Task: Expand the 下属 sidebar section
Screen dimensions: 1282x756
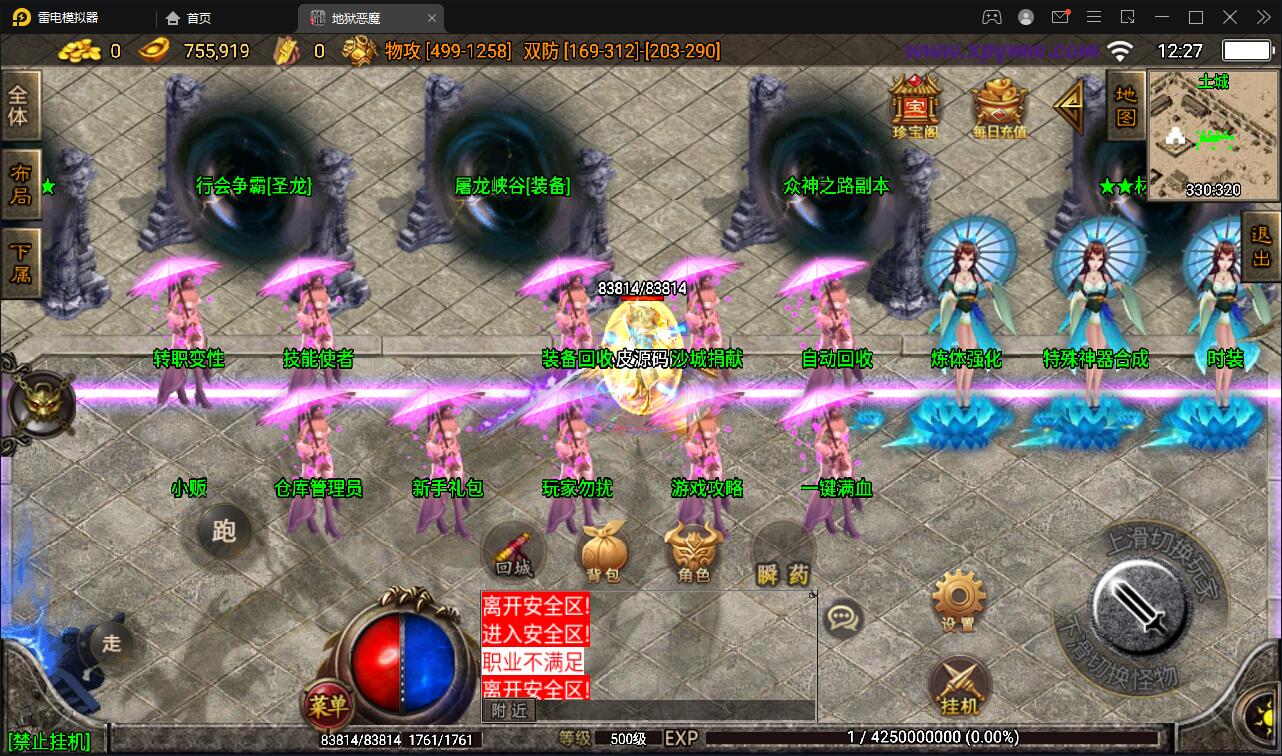Action: (22, 263)
